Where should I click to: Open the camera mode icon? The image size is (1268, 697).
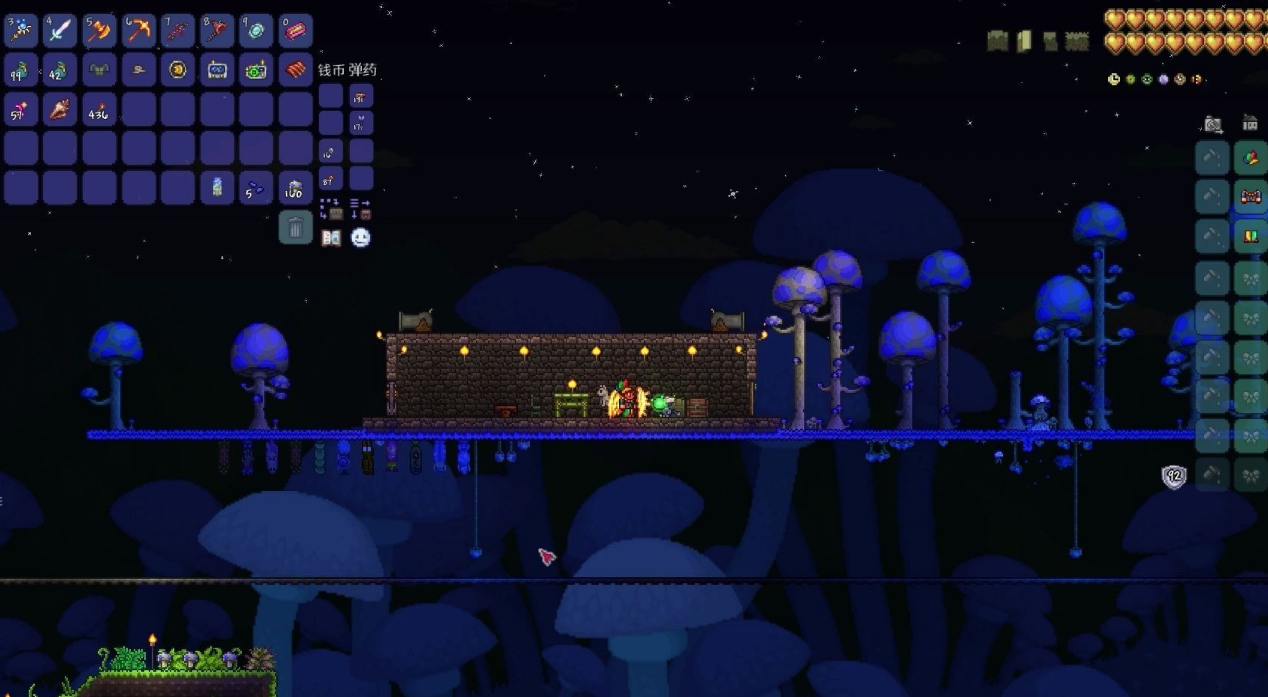pyautogui.click(x=1213, y=124)
